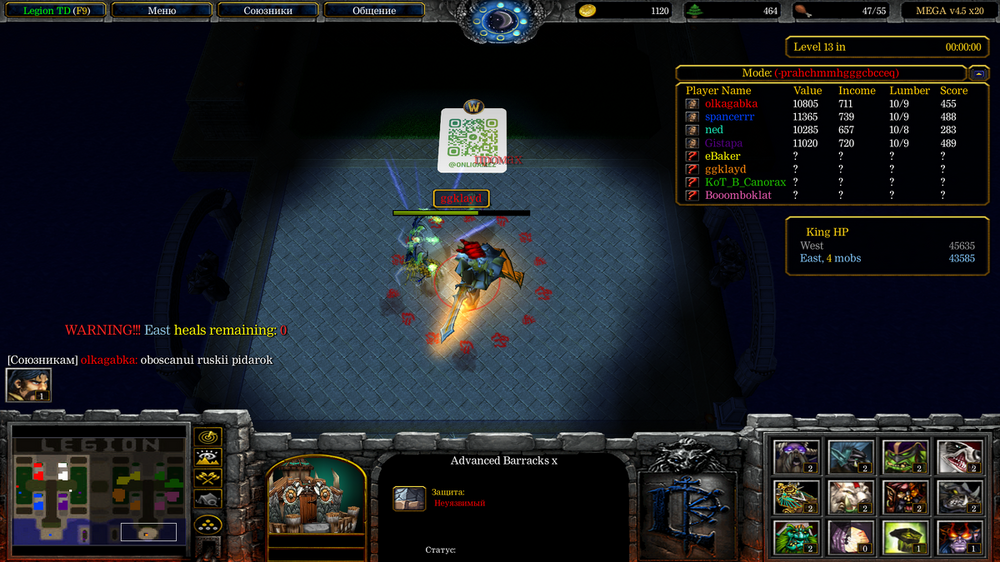The width and height of the screenshot is (1000, 562).
Task: Choose the tauren with purple goggles icon
Action: [x=796, y=456]
